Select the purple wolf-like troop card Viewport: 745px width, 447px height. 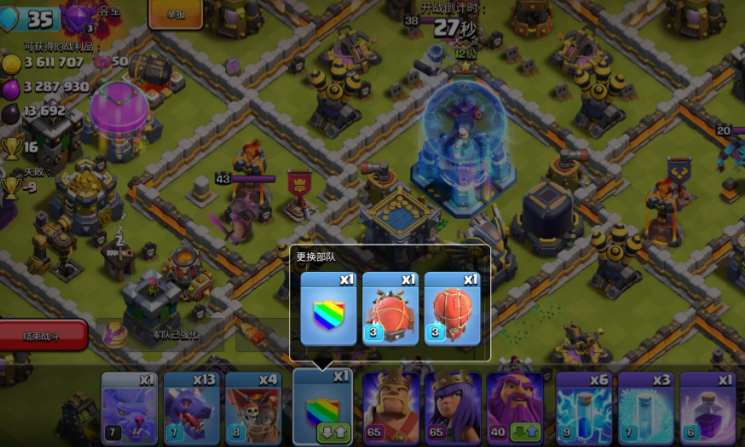(x=129, y=407)
